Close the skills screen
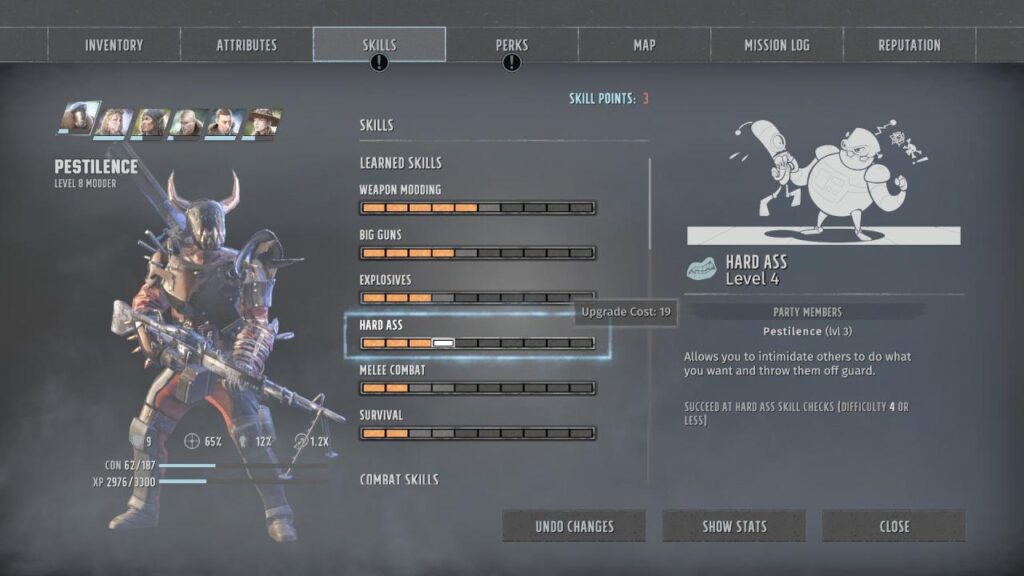This screenshot has width=1024, height=576. tap(894, 526)
